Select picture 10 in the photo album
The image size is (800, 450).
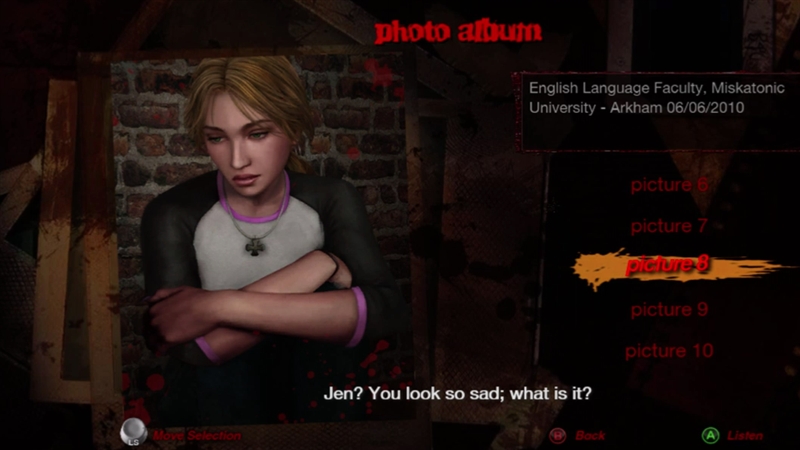coord(668,351)
